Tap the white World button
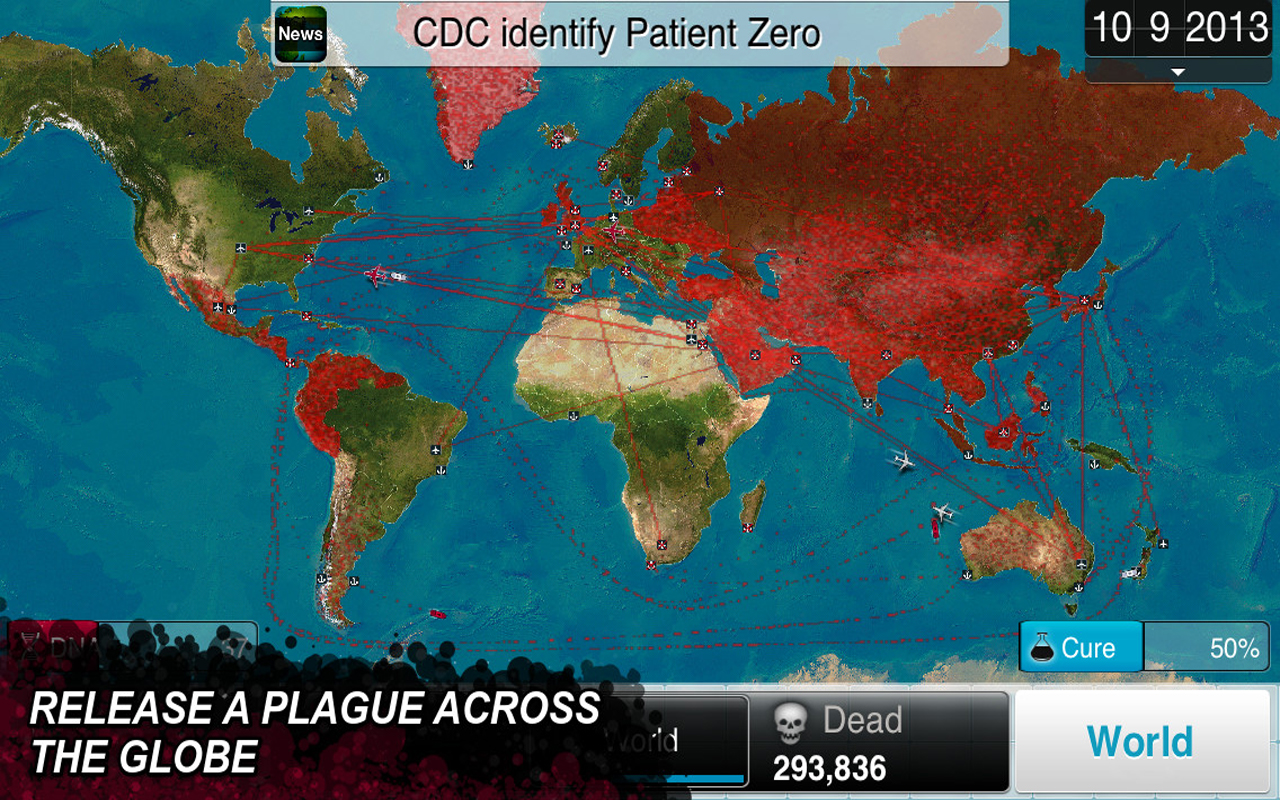1280x800 pixels. 1140,741
